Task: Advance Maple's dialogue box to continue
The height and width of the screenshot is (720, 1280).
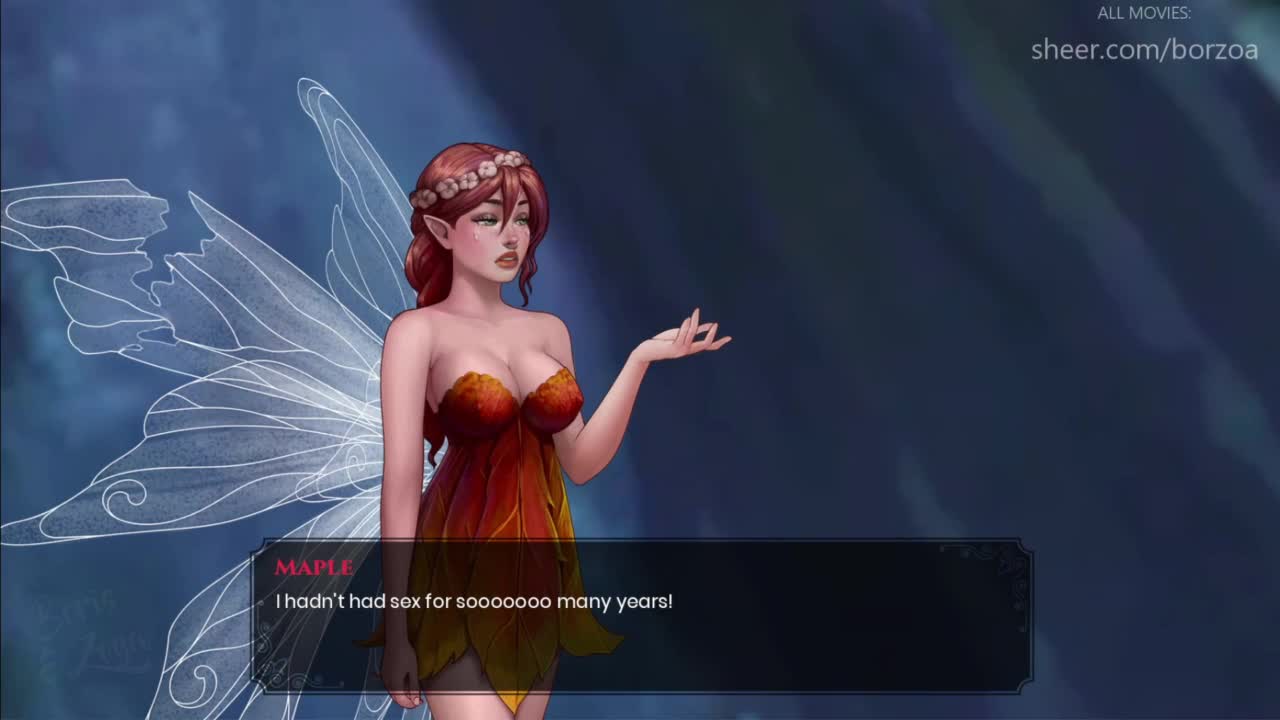Action: [640, 616]
